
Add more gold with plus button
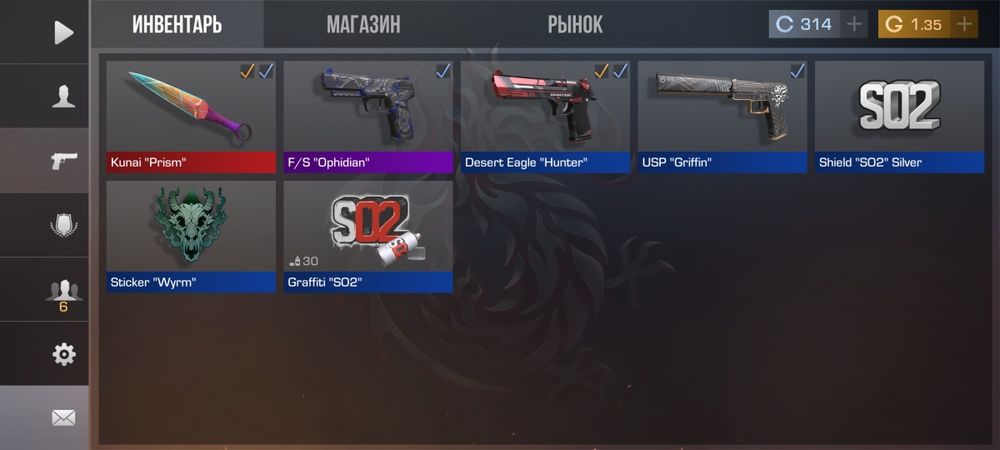[964, 25]
